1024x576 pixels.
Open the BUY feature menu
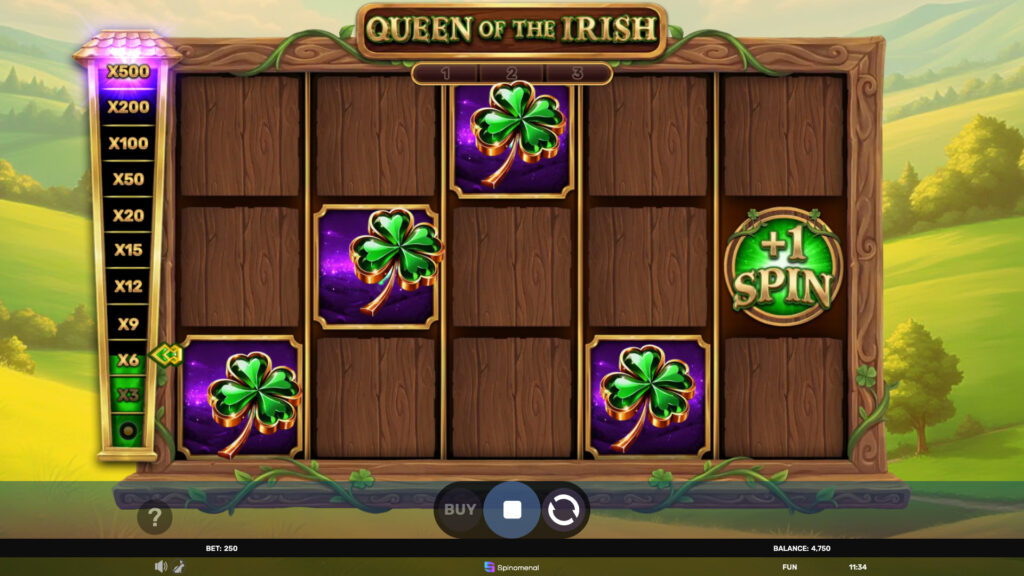click(460, 509)
